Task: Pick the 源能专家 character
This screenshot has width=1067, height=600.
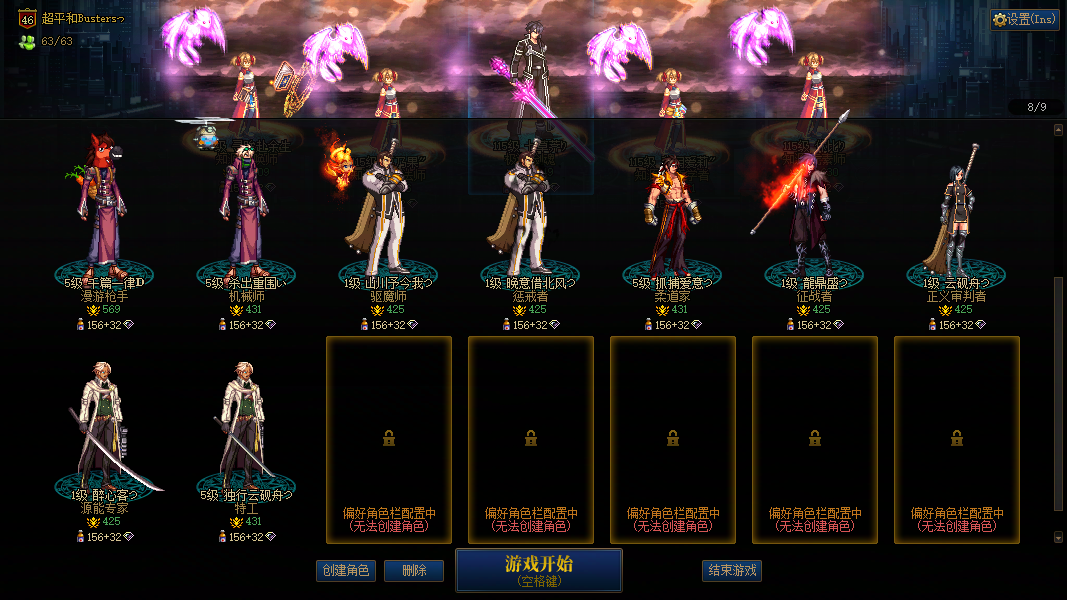Action: point(104,430)
